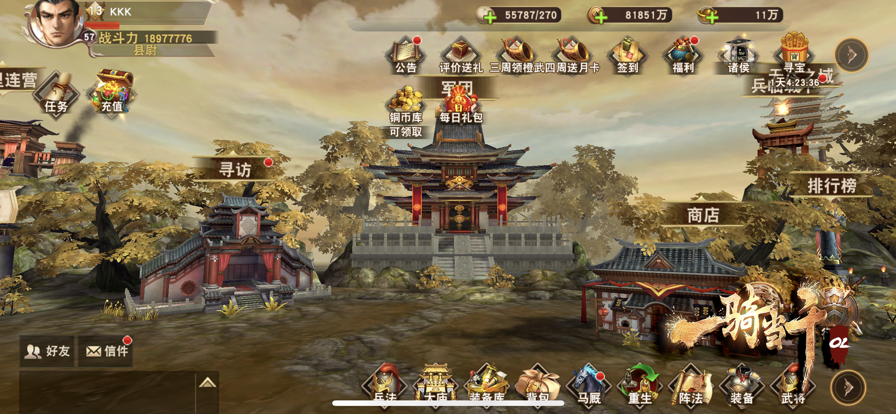The height and width of the screenshot is (414, 896).
Task: Open the 背包 backpack
Action: click(x=537, y=386)
